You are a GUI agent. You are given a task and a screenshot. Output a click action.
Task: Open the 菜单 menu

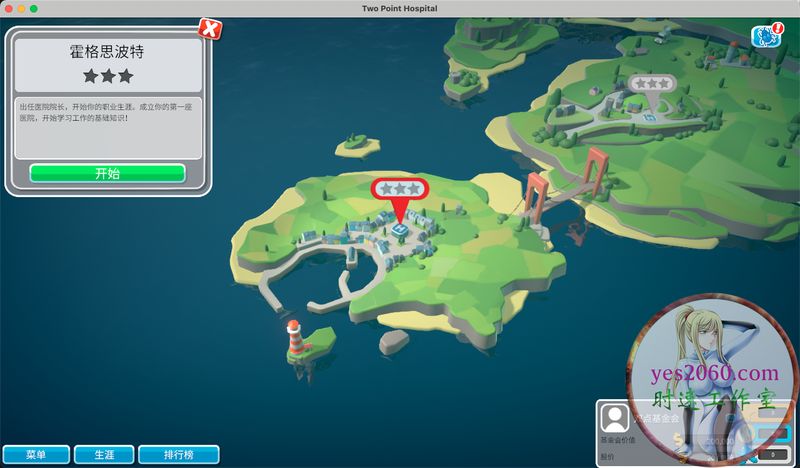coord(36,454)
